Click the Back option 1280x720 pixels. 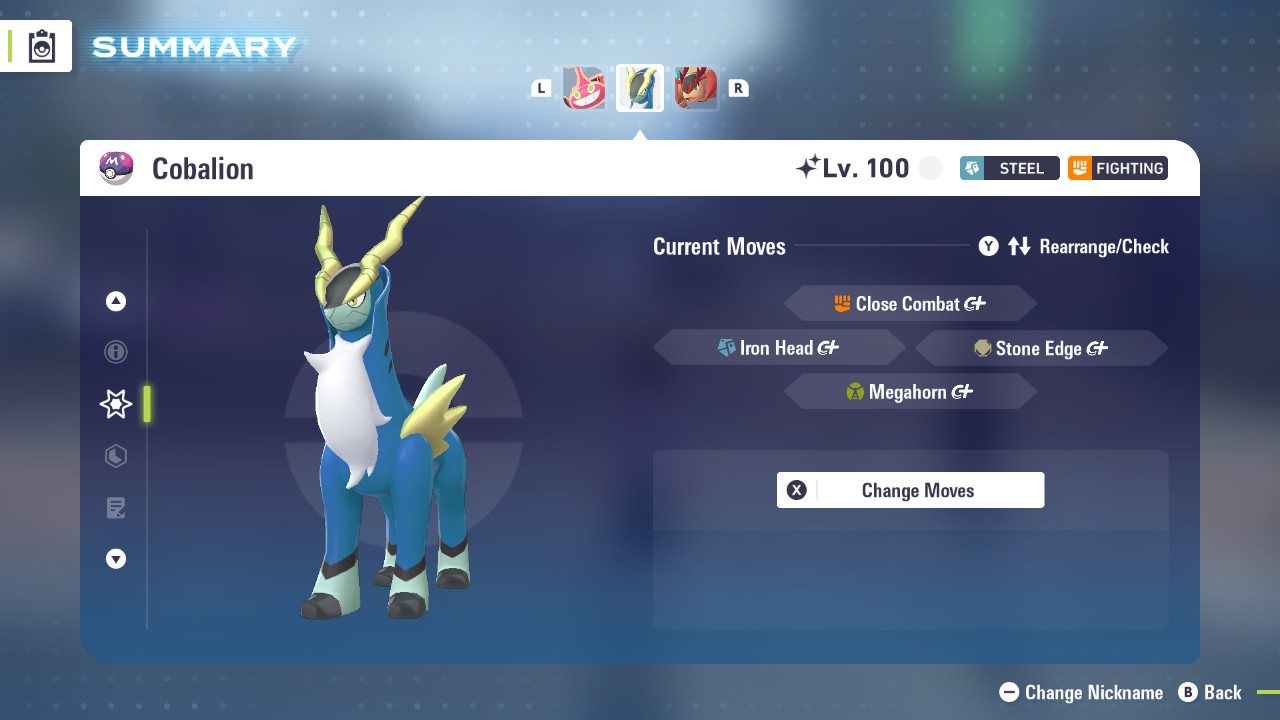point(1210,692)
